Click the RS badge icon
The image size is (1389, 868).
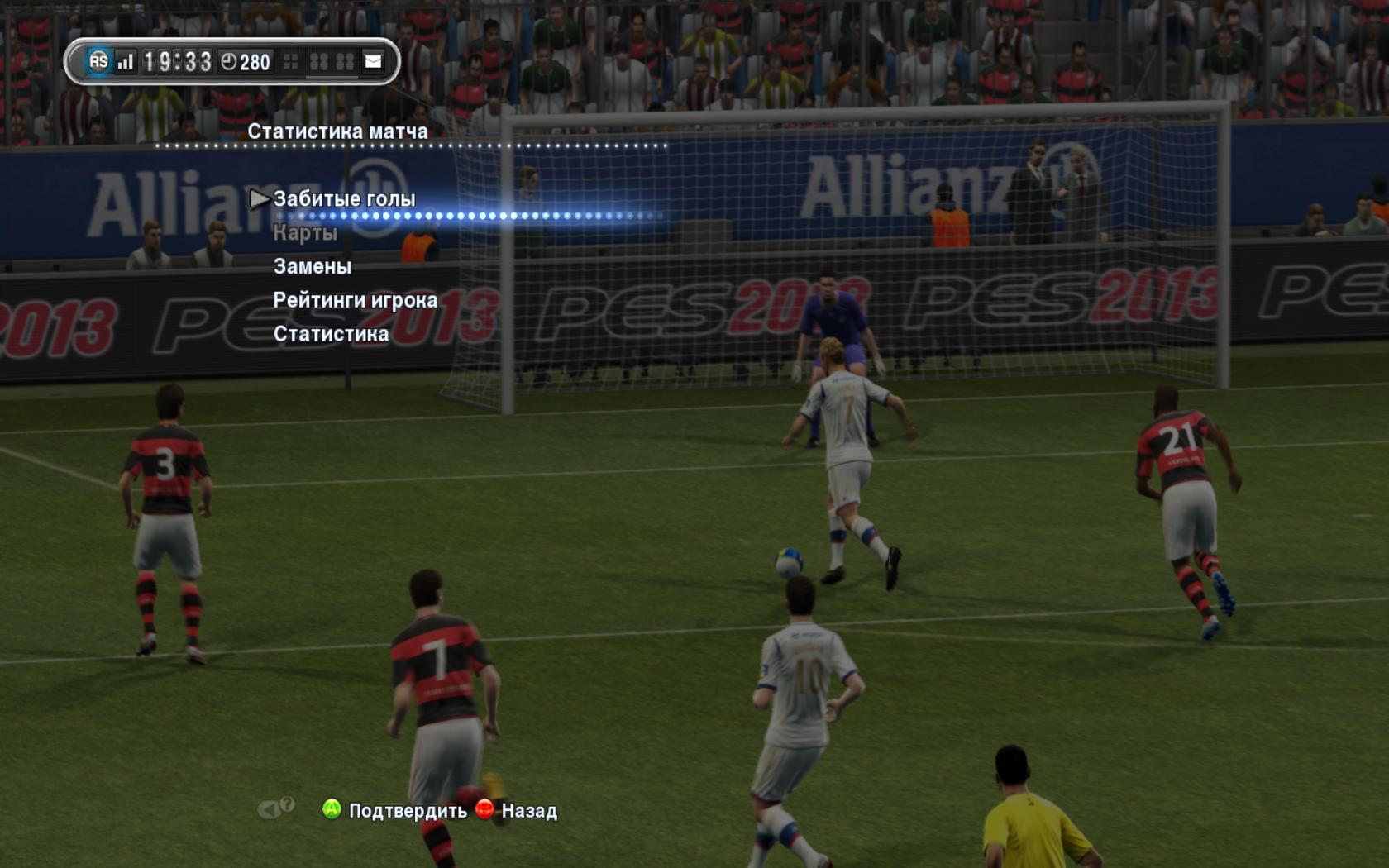(98, 61)
